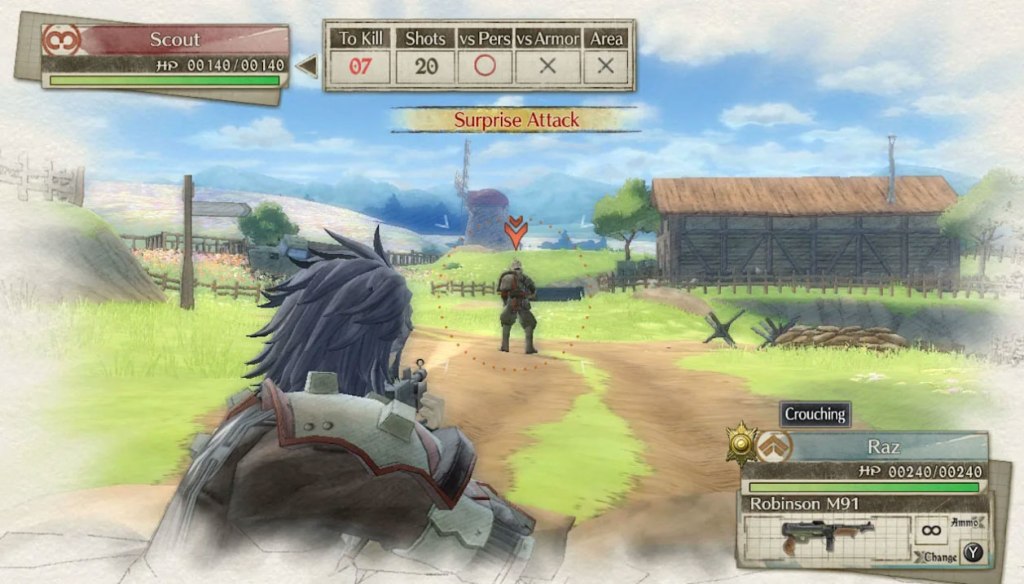The width and height of the screenshot is (1024, 584).
Task: Click the Crouching status tag
Action: [x=815, y=414]
